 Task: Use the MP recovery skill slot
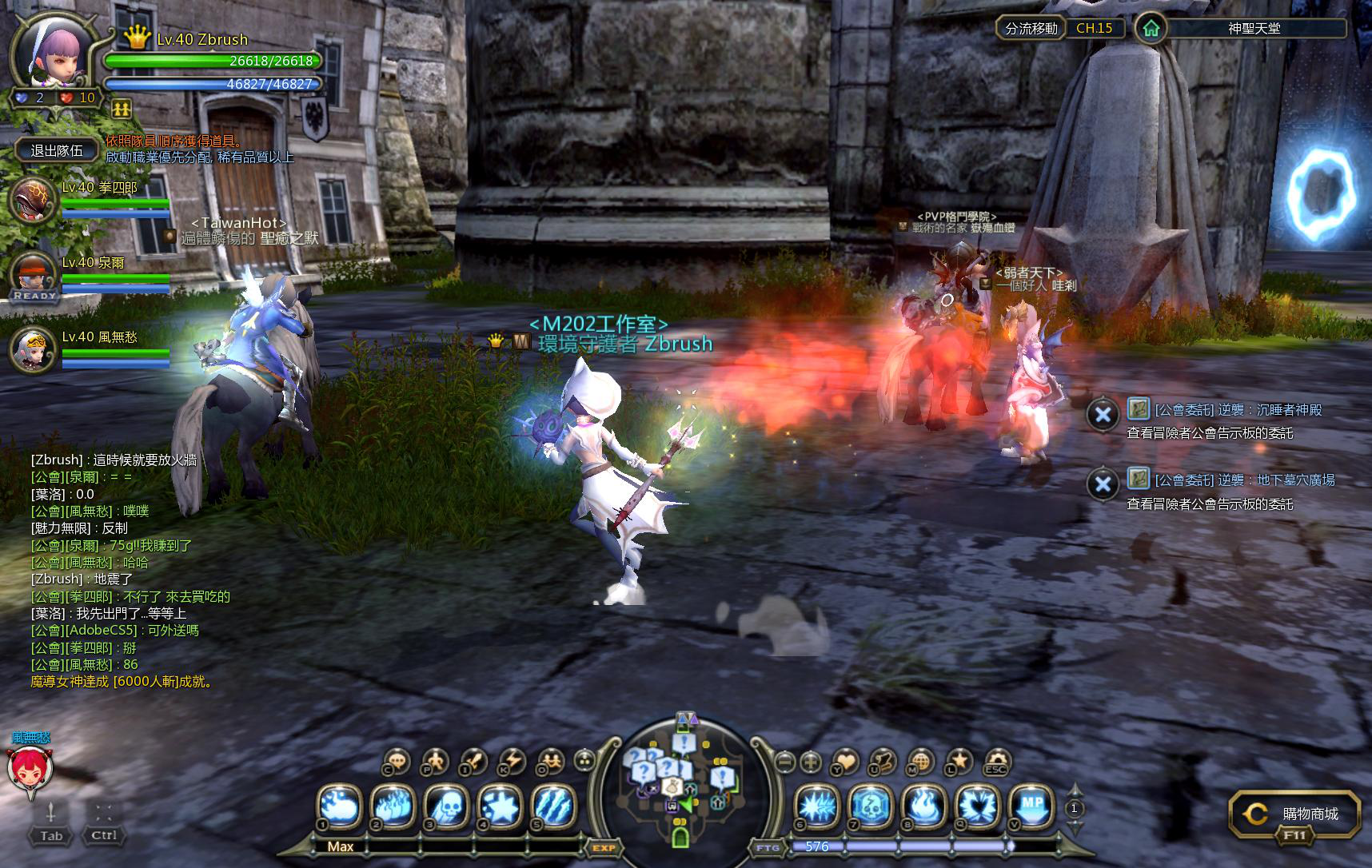(x=1032, y=806)
